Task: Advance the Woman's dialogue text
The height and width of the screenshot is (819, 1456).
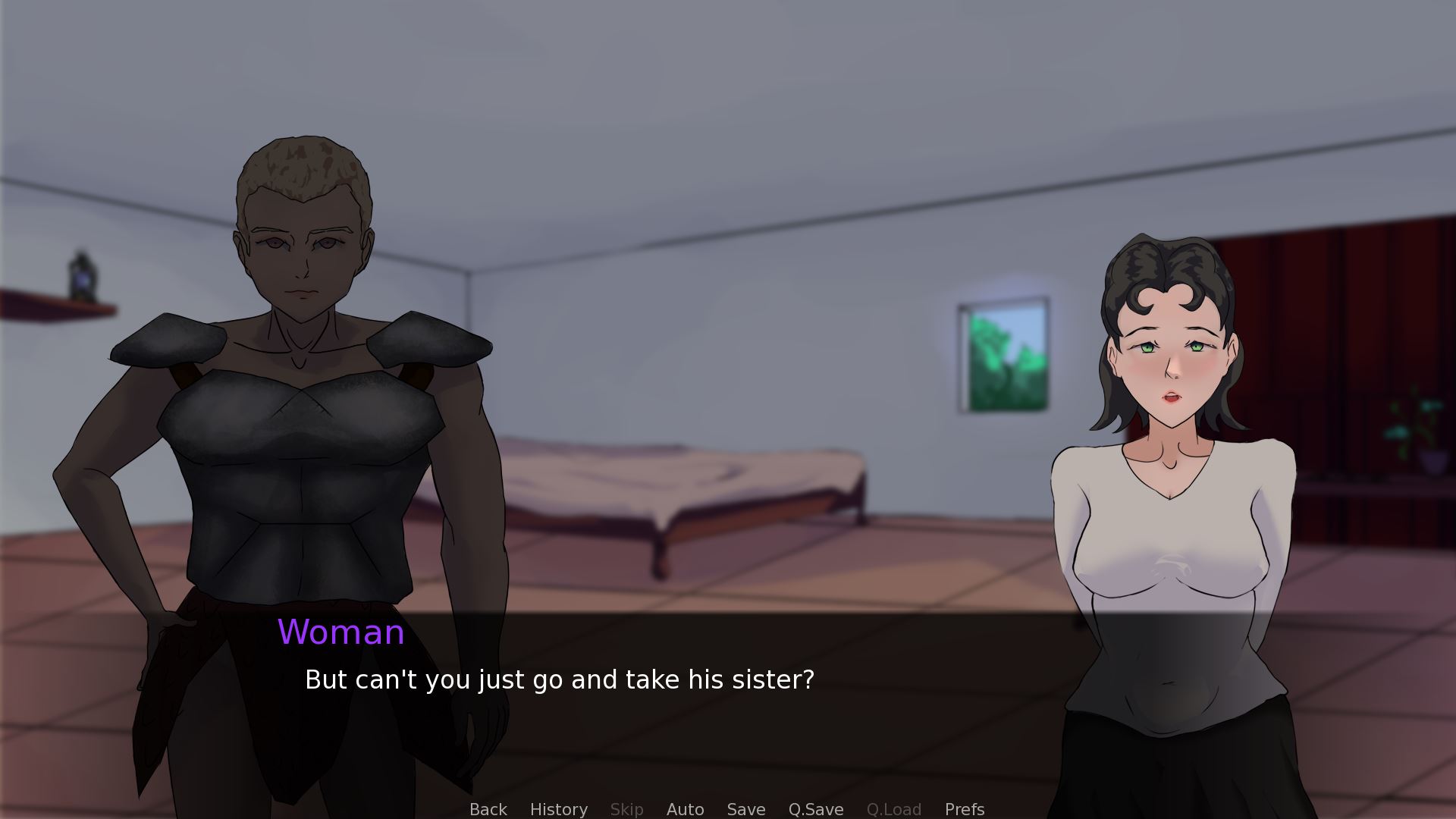Action: click(559, 679)
